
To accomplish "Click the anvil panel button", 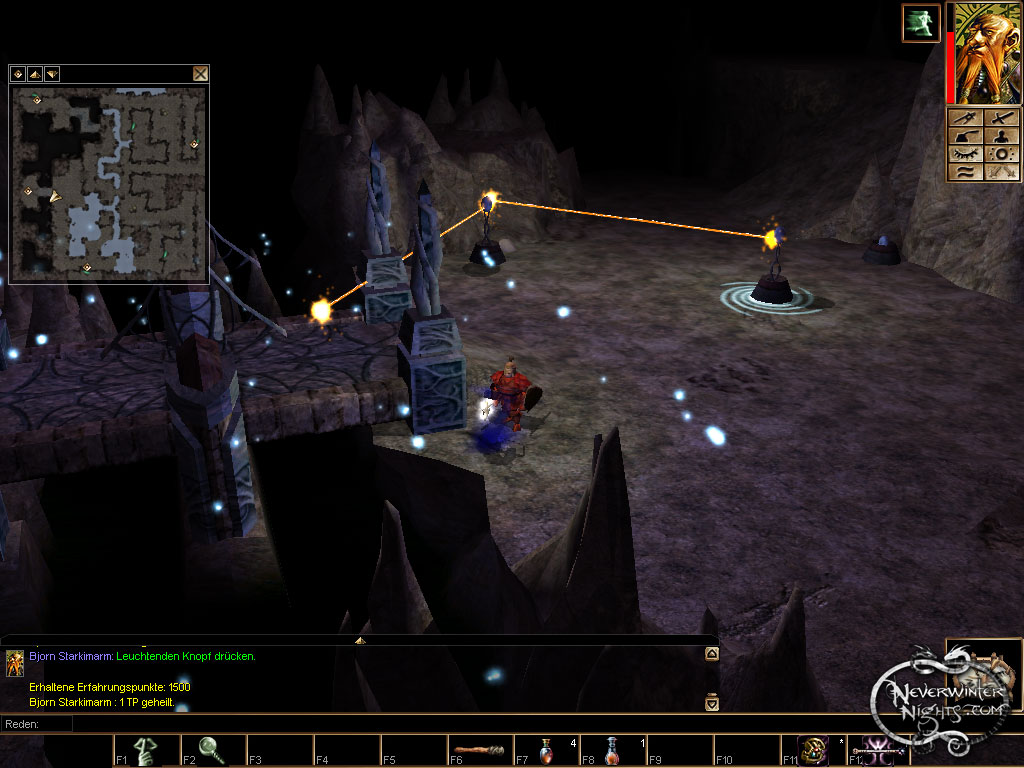I will pos(964,136).
